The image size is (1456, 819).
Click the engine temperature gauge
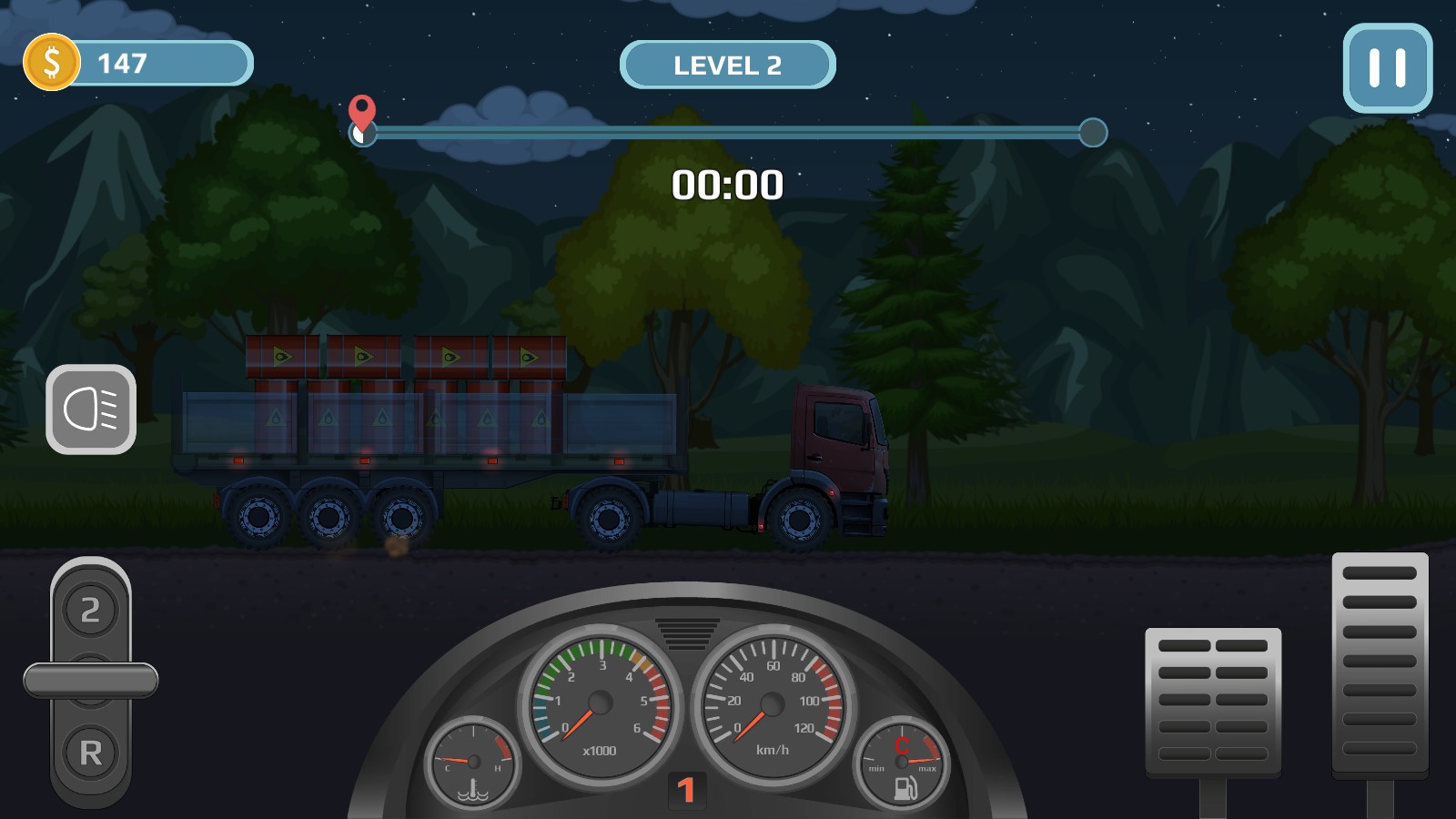472,764
